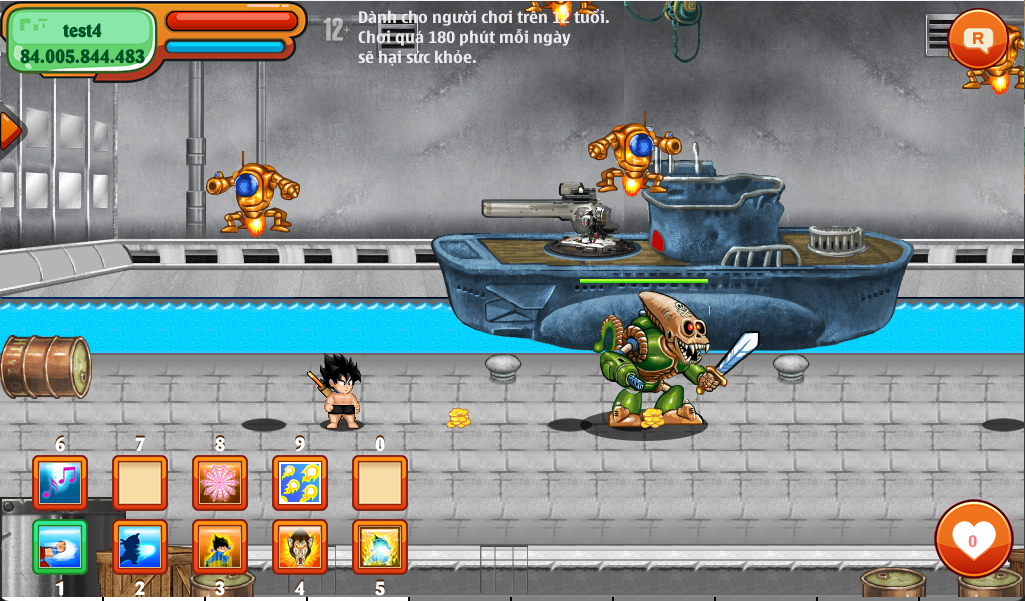Activate the Super Saiyan transformation skill

click(220, 547)
